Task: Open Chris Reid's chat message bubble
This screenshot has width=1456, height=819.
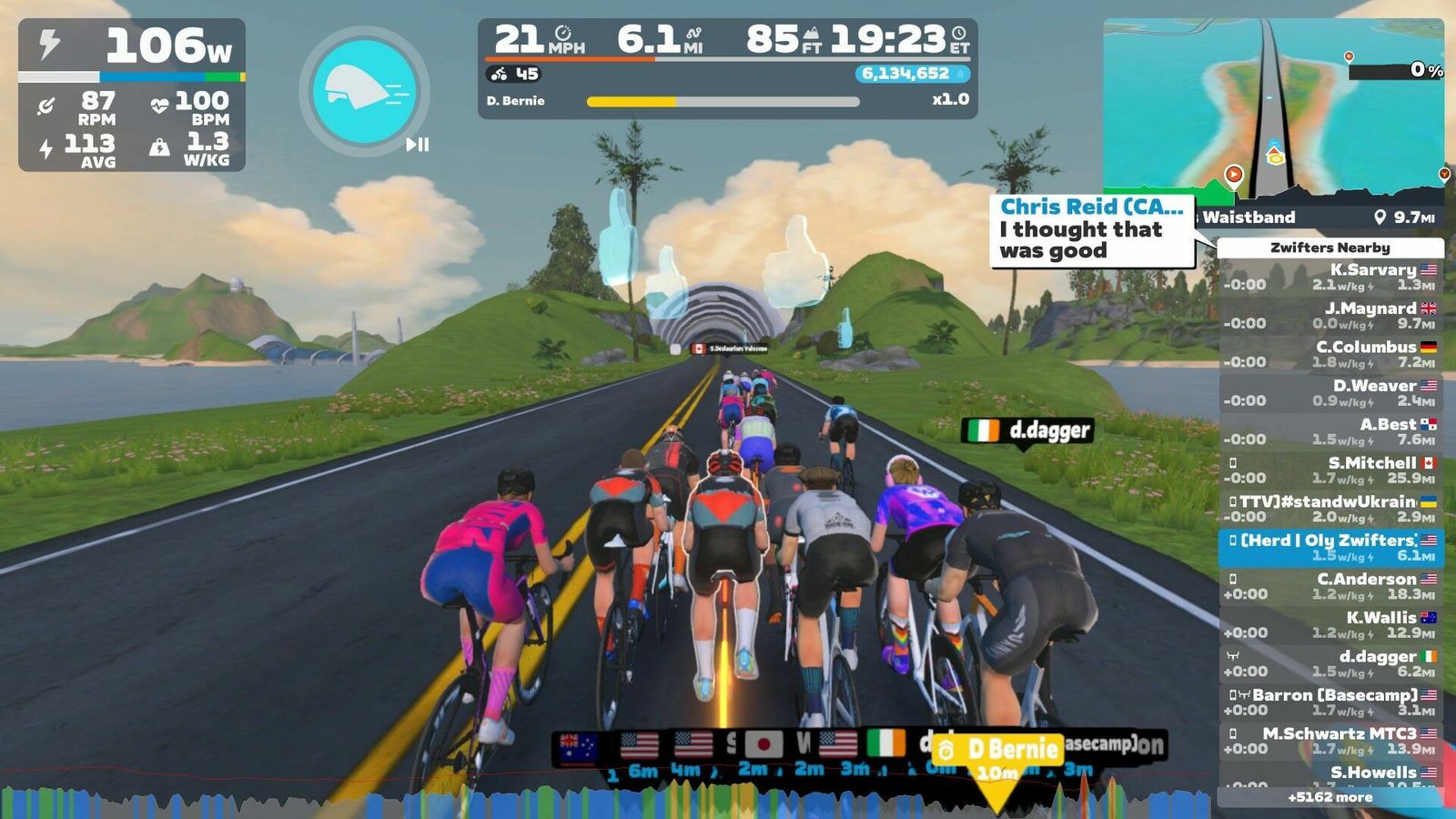Action: point(1091,231)
